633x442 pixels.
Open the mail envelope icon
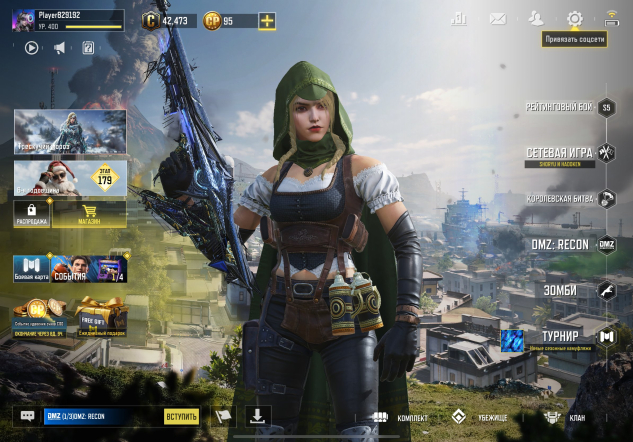(497, 18)
